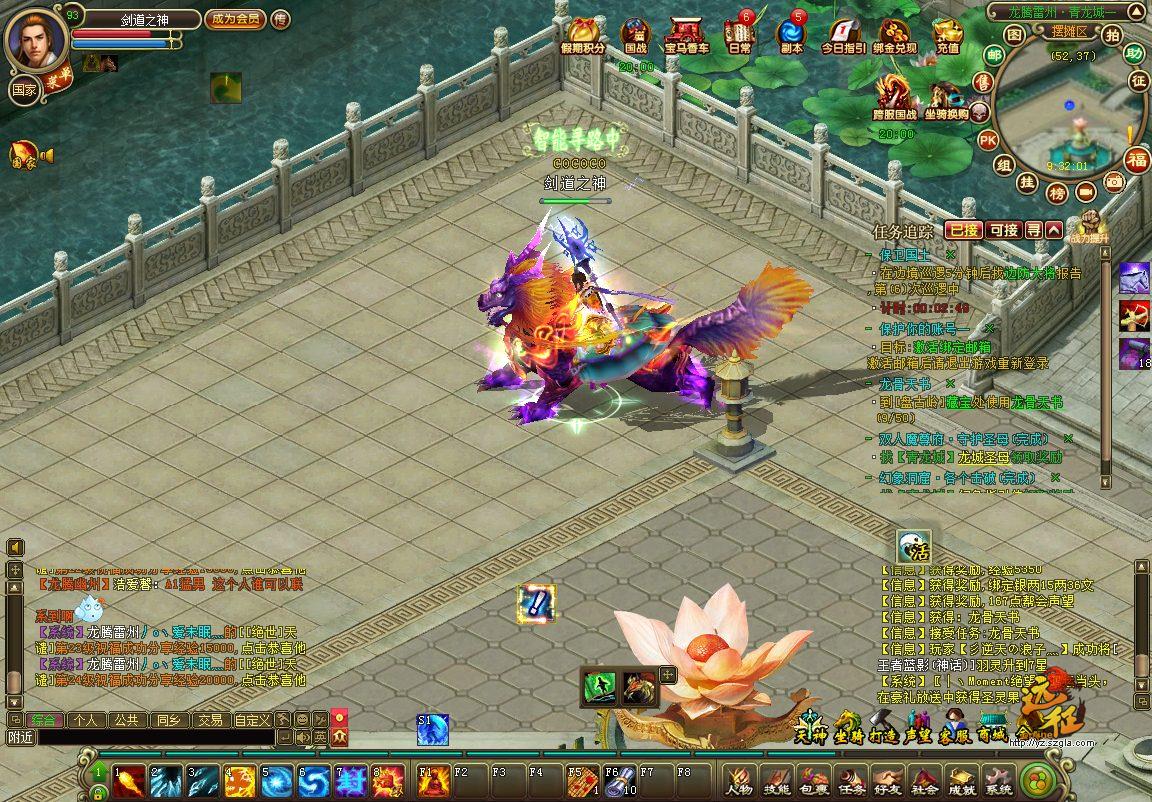The width and height of the screenshot is (1152, 802).
Task: Activate the blue vortex skill in slot 5
Action: coord(277,781)
